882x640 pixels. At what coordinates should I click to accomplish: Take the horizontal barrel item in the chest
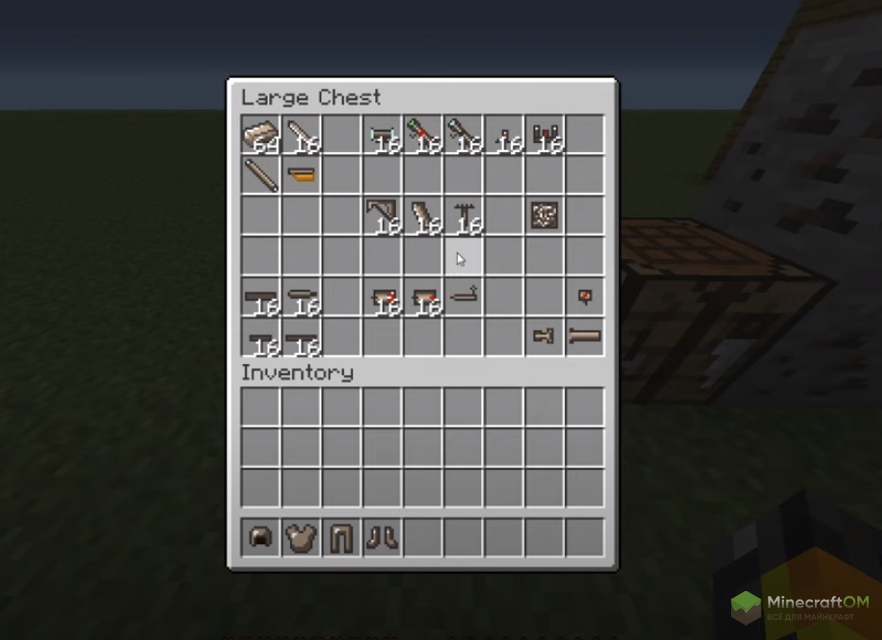585,337
